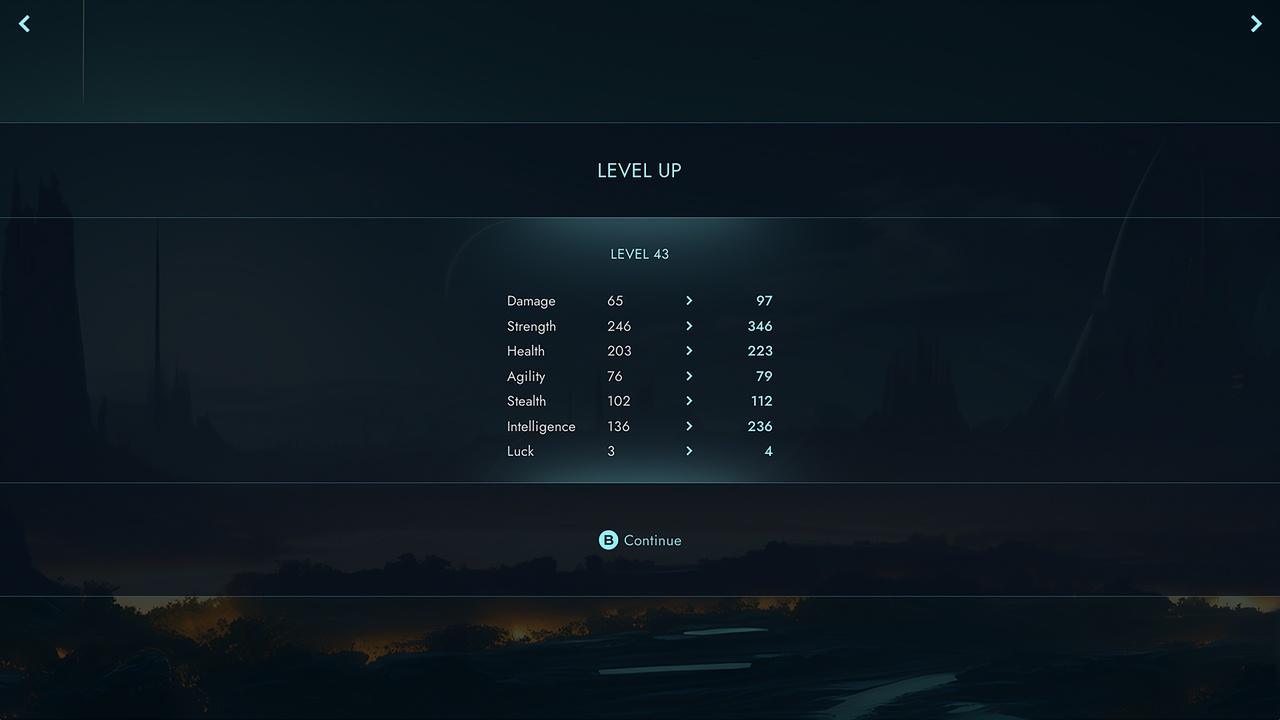The width and height of the screenshot is (1280, 720).
Task: Go to the previous screen arrow
Action: point(25,23)
